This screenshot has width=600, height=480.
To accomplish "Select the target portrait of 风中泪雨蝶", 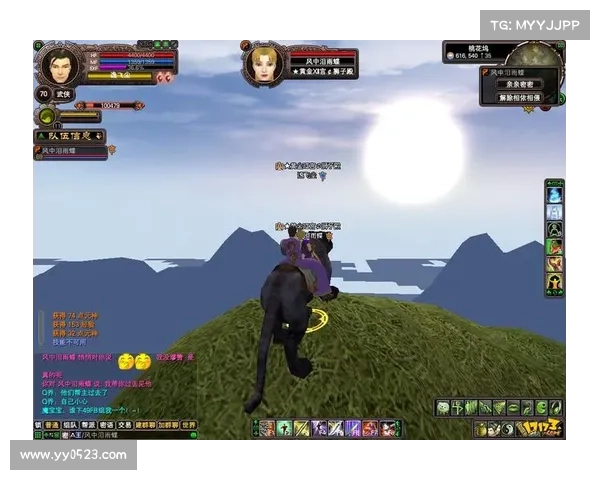I will tap(264, 63).
